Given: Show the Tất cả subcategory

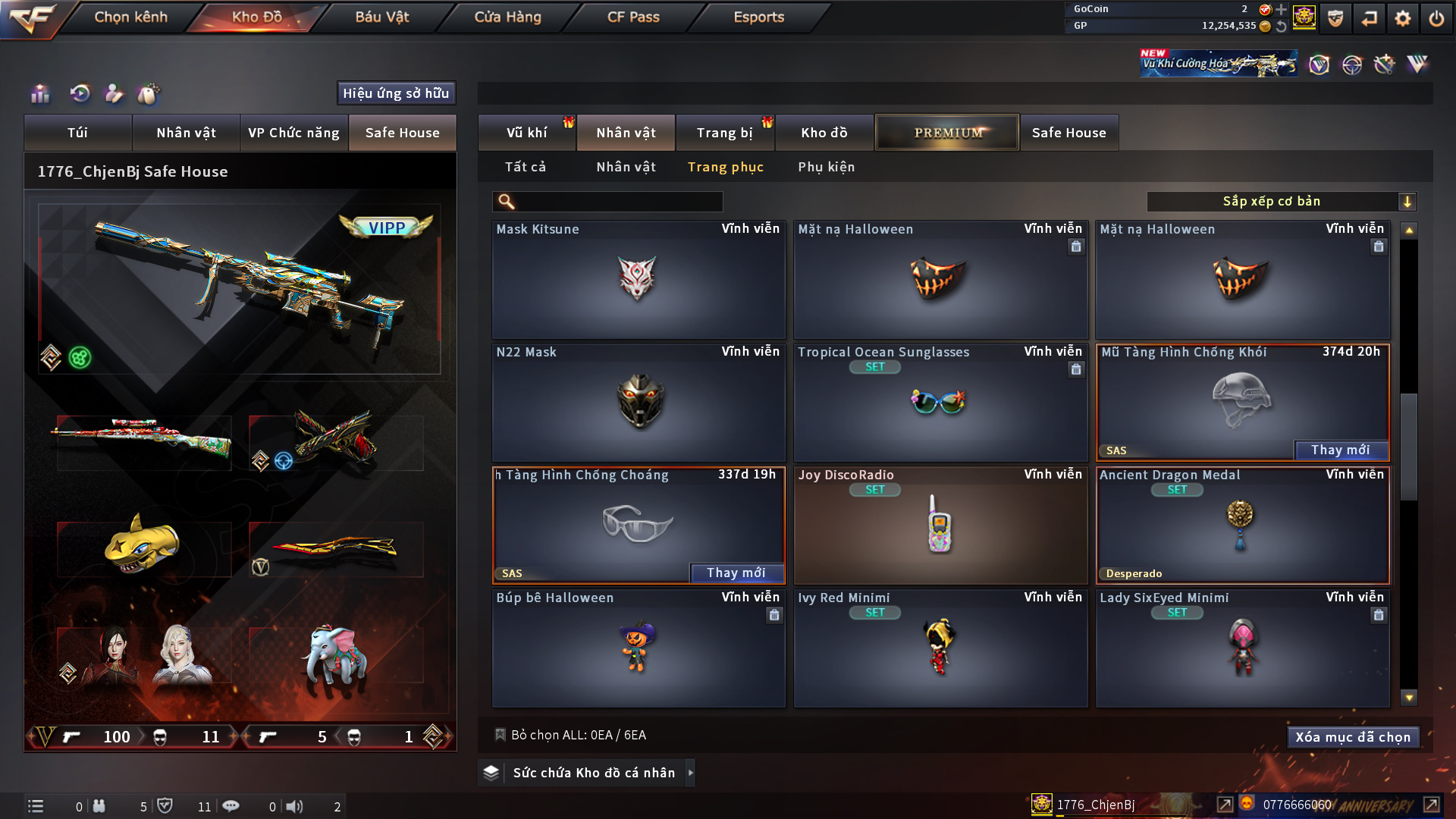Looking at the screenshot, I should click(525, 167).
